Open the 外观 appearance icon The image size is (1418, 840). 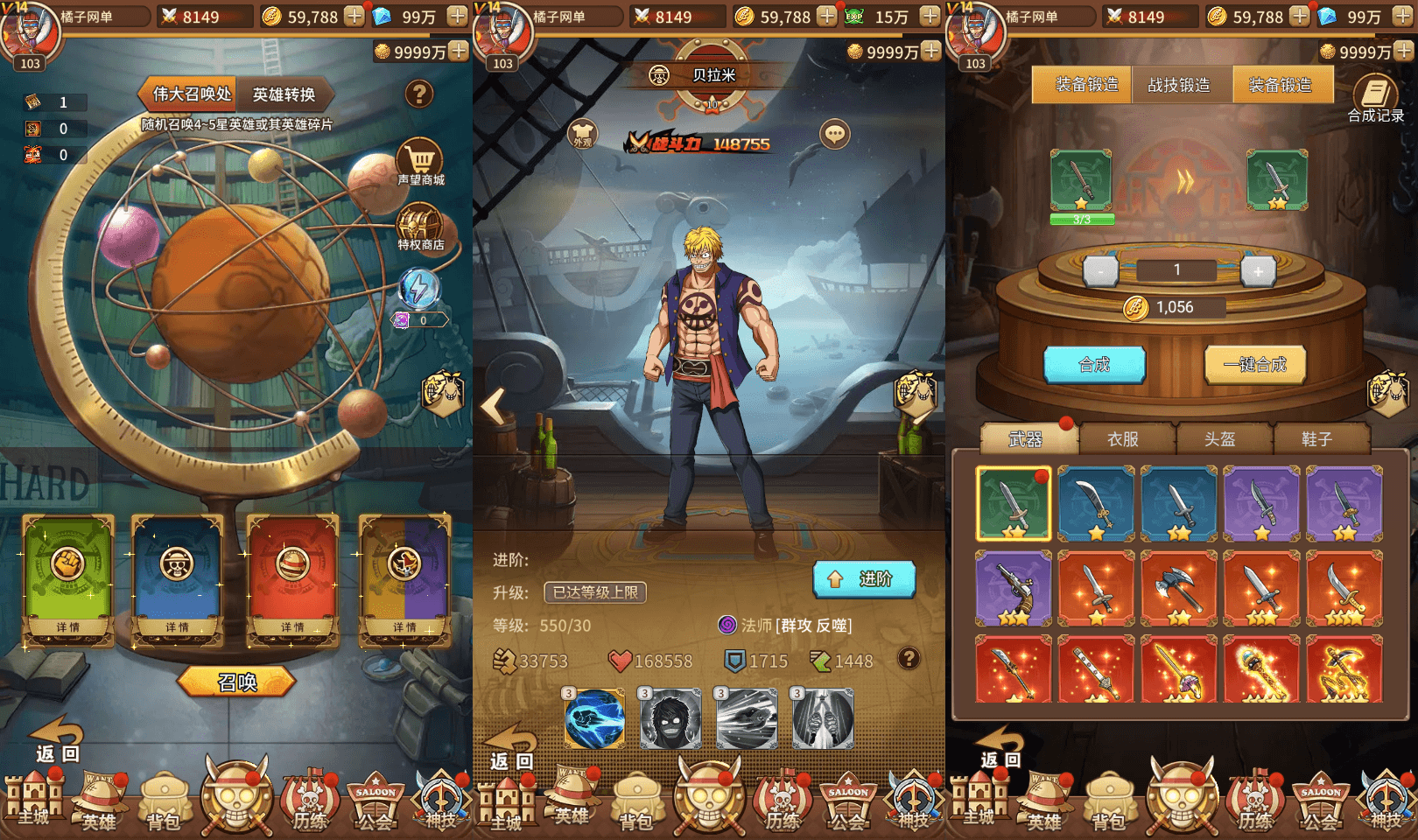(x=582, y=136)
